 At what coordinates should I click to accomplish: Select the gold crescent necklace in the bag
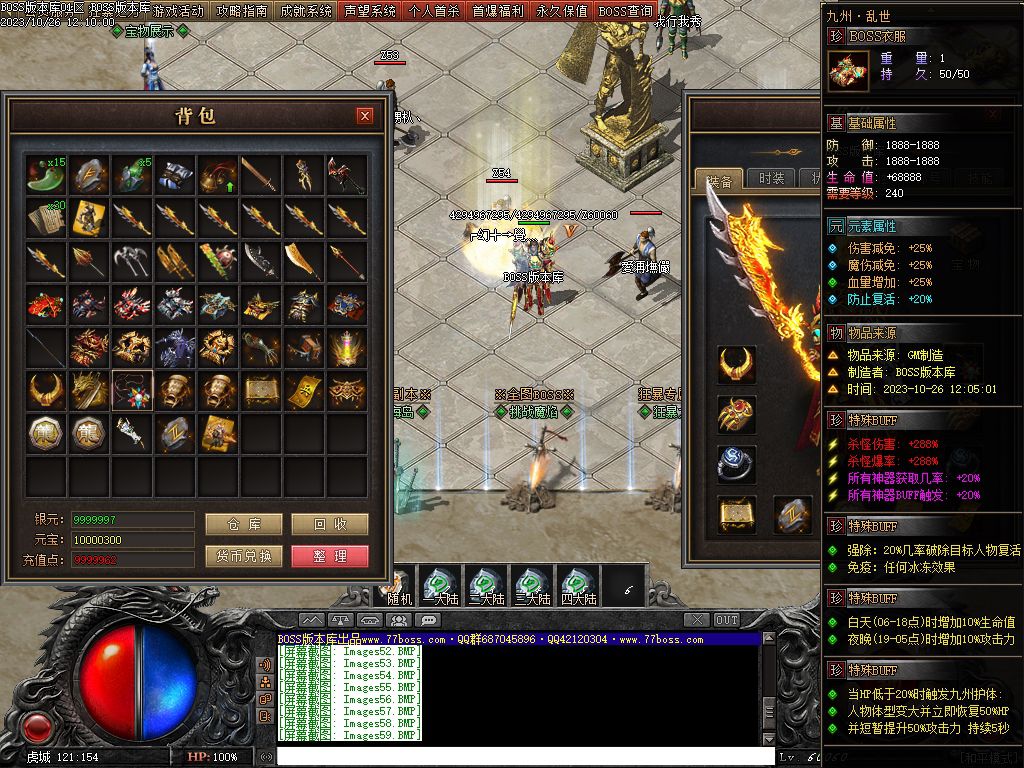point(46,390)
